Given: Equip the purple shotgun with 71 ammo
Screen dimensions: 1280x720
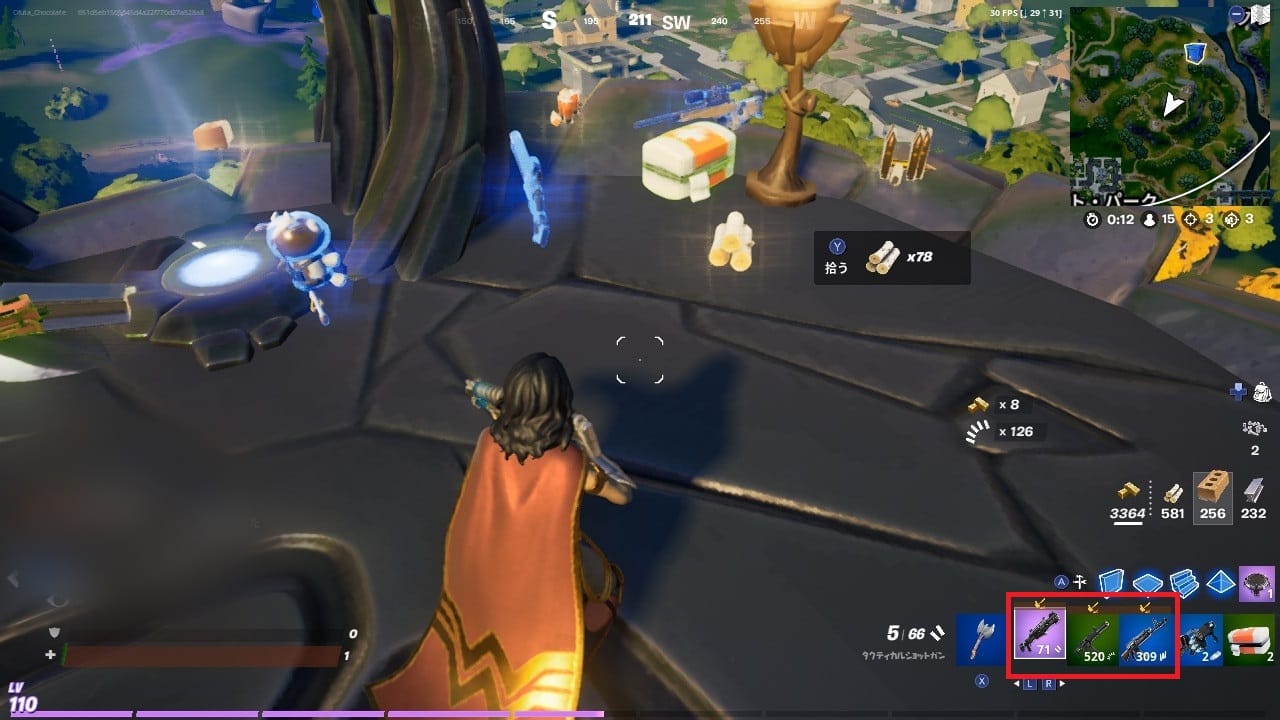Looking at the screenshot, I should (x=1039, y=637).
